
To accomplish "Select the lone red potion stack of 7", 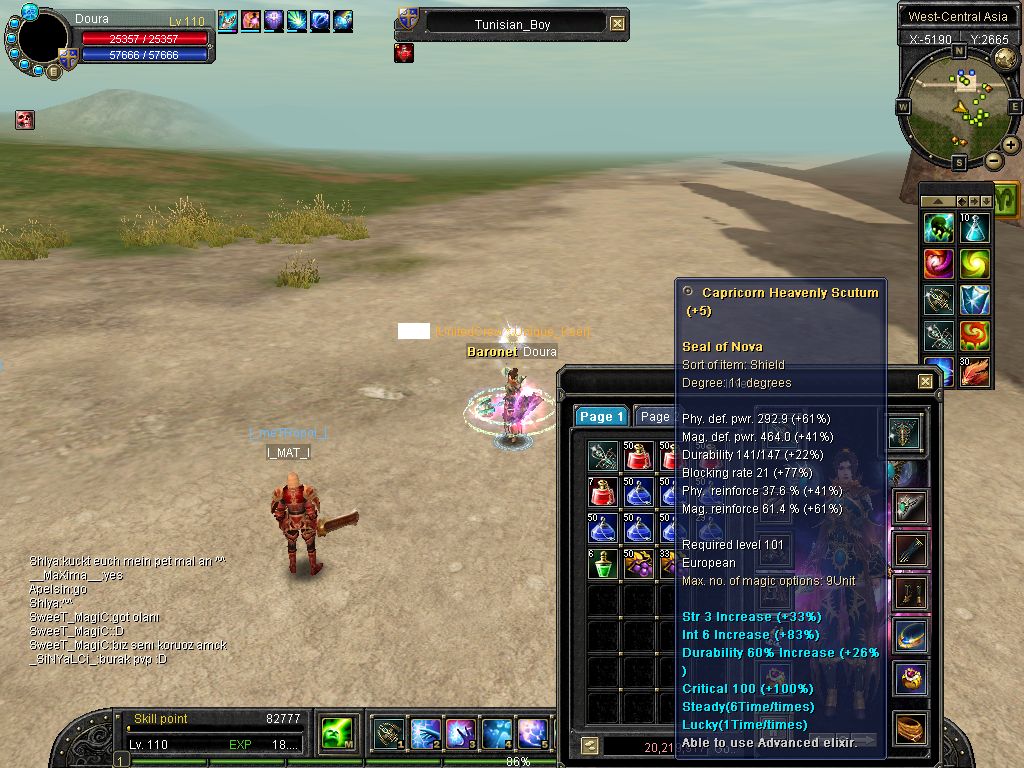I will 603,493.
